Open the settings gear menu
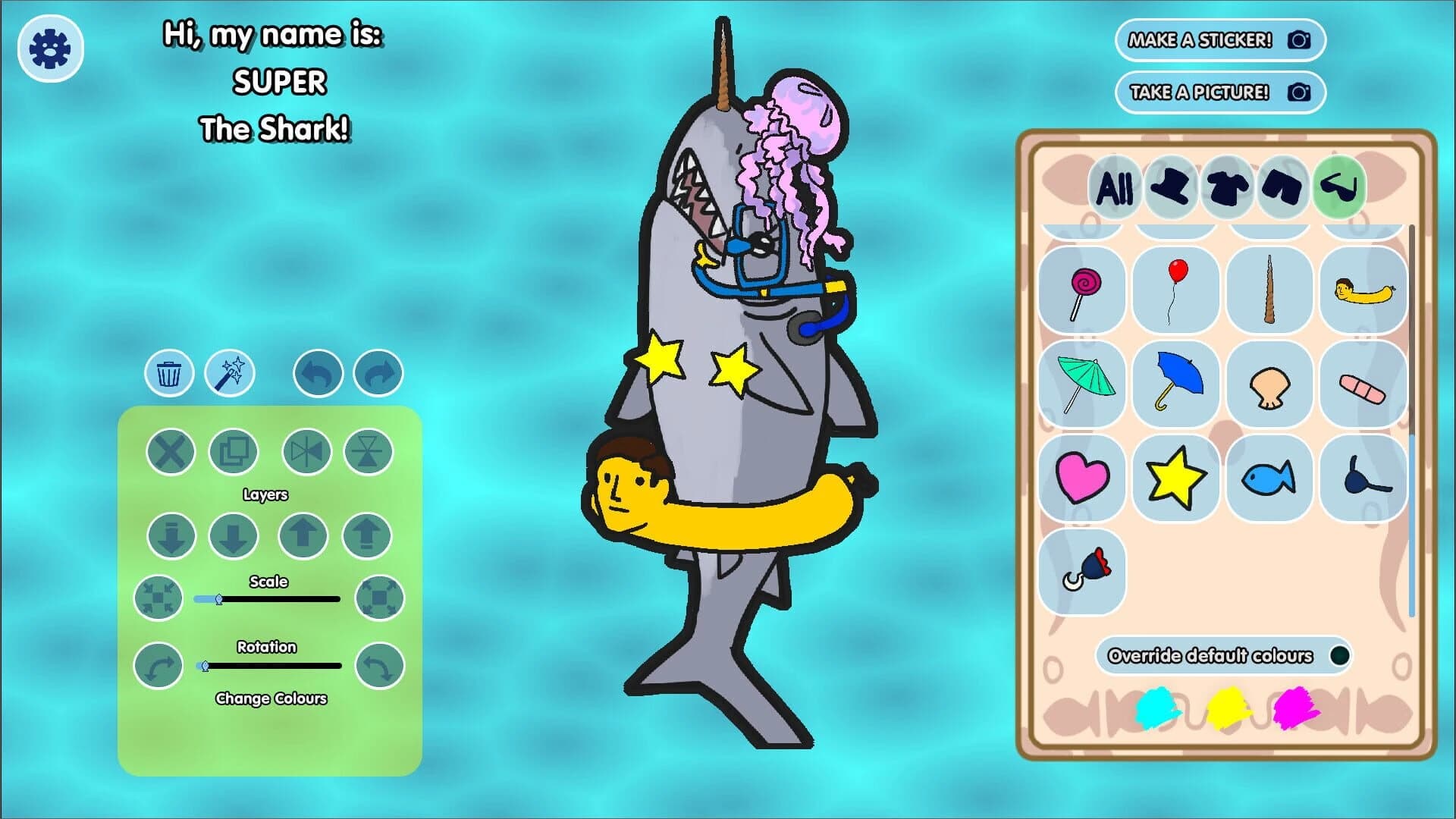Viewport: 1456px width, 819px height. (49, 47)
